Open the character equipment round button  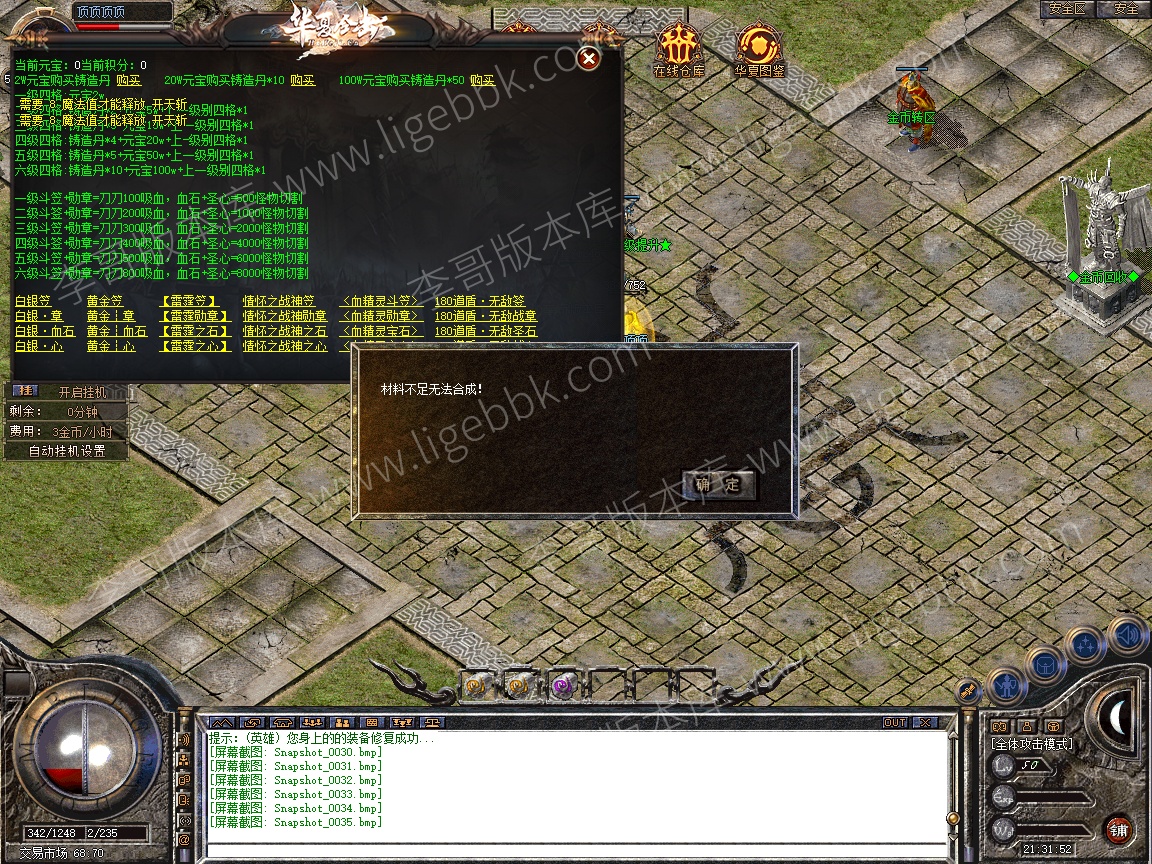tap(1007, 686)
